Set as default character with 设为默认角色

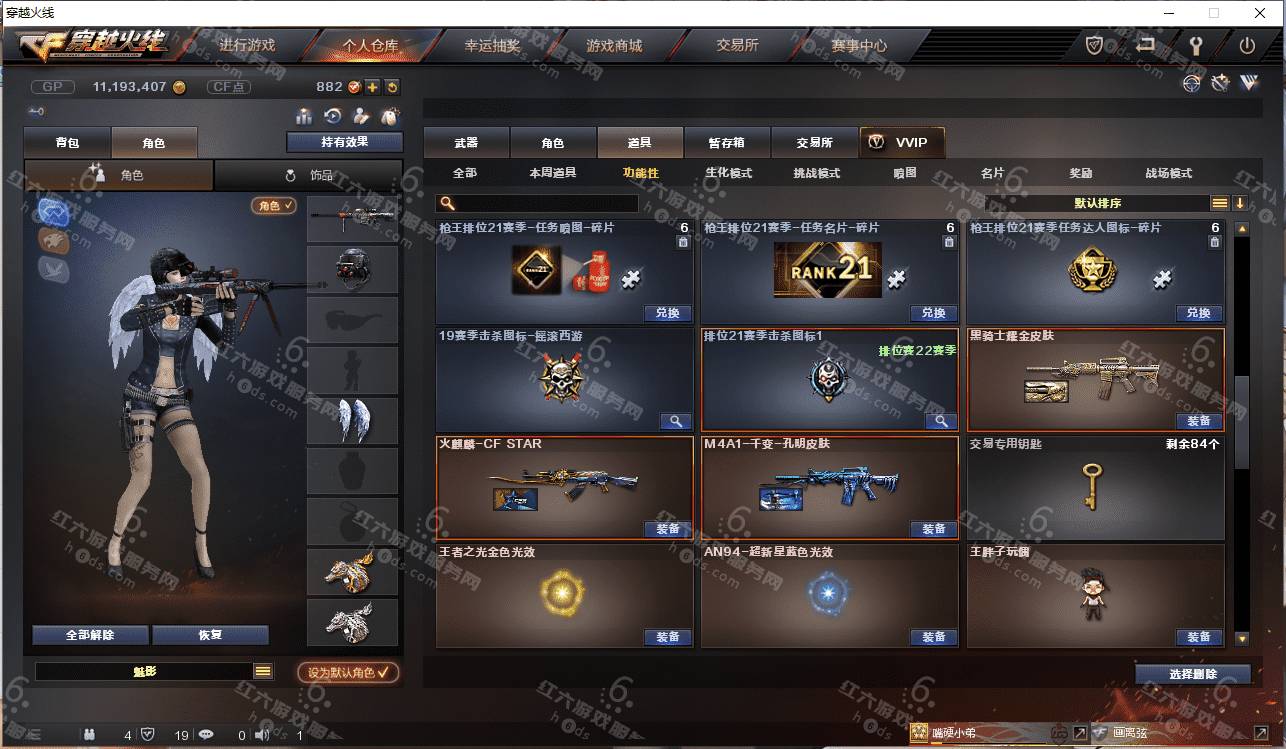348,673
